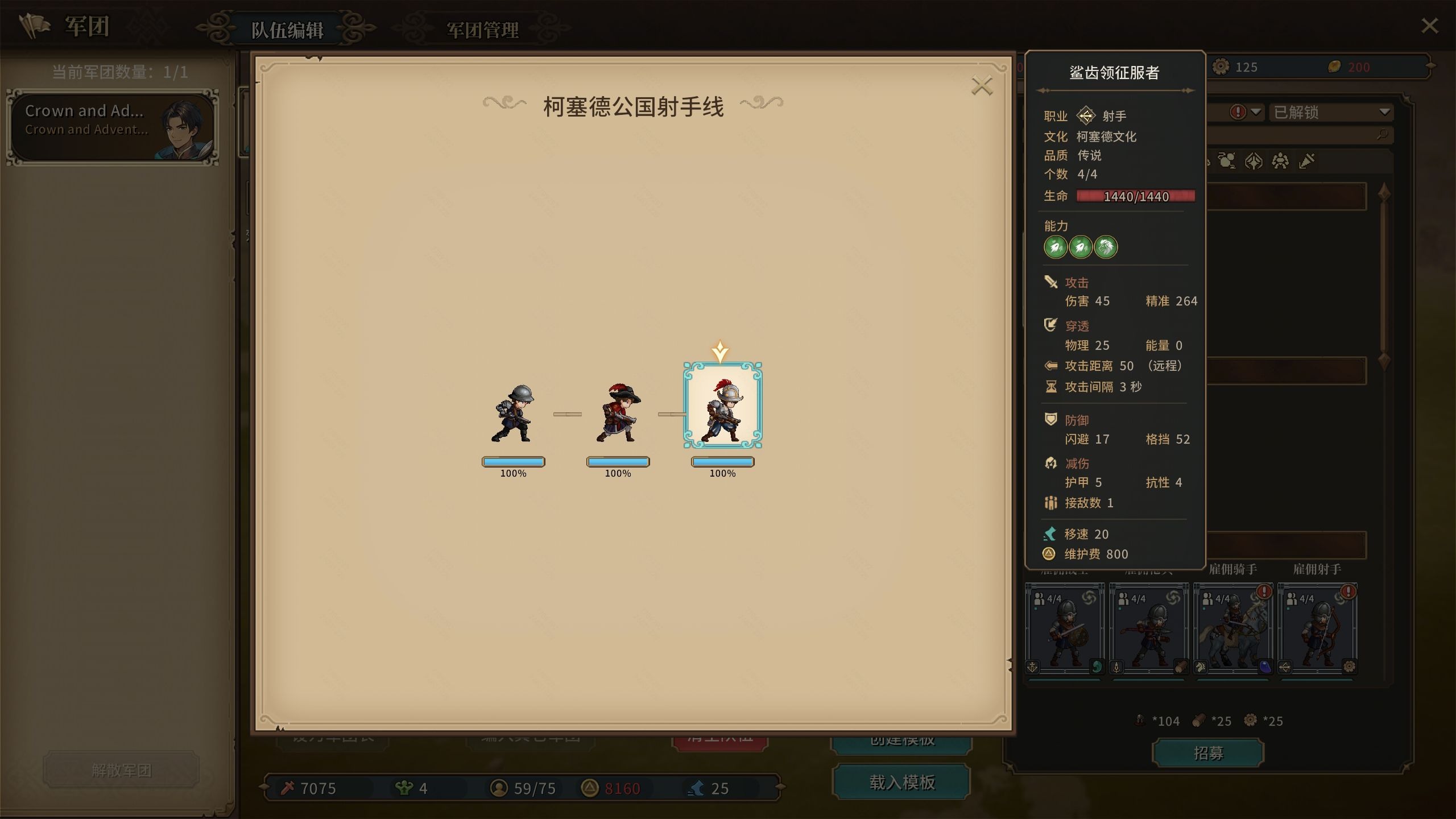Viewport: 1456px width, 819px height.
Task: Click the lion-shaped third ability icon
Action: click(x=1107, y=247)
